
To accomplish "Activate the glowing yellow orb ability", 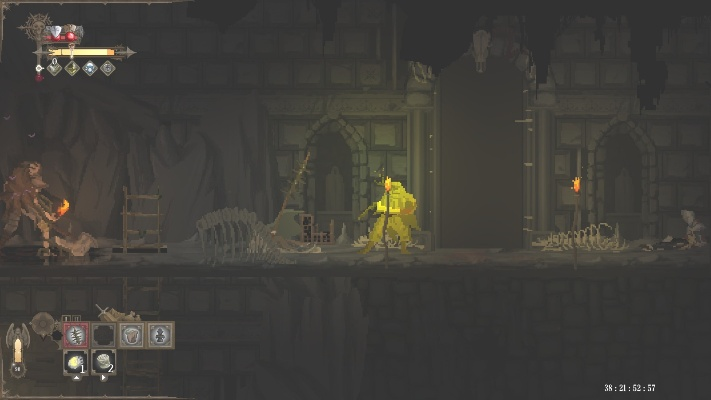I will pos(76,363).
